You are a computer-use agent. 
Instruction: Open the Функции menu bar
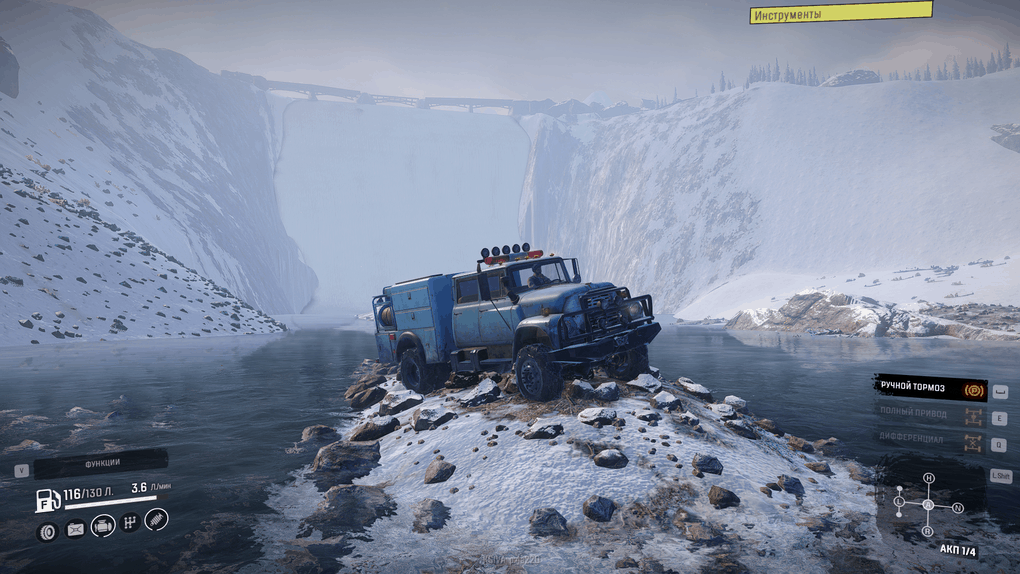[100, 465]
